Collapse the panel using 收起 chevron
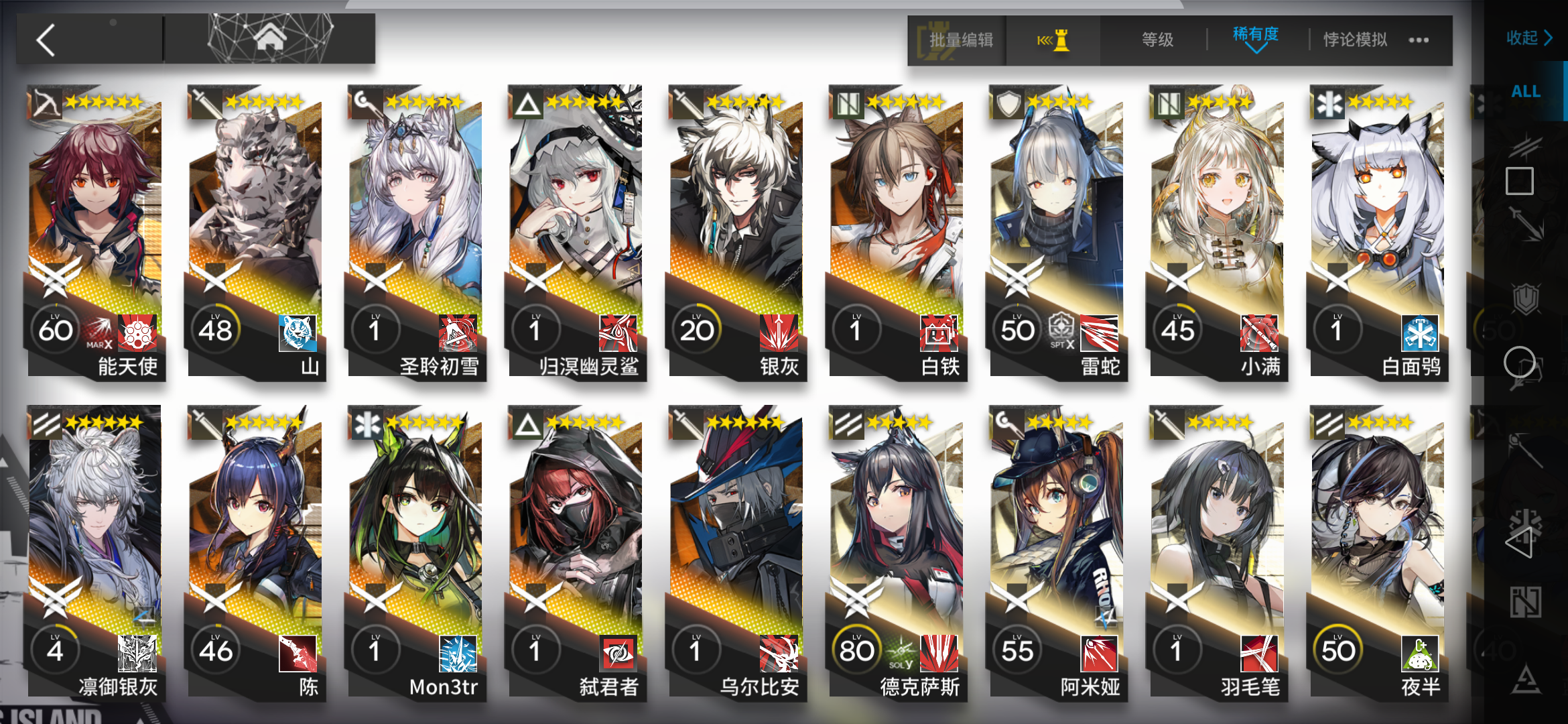Viewport: 1568px width, 724px height. (1530, 38)
